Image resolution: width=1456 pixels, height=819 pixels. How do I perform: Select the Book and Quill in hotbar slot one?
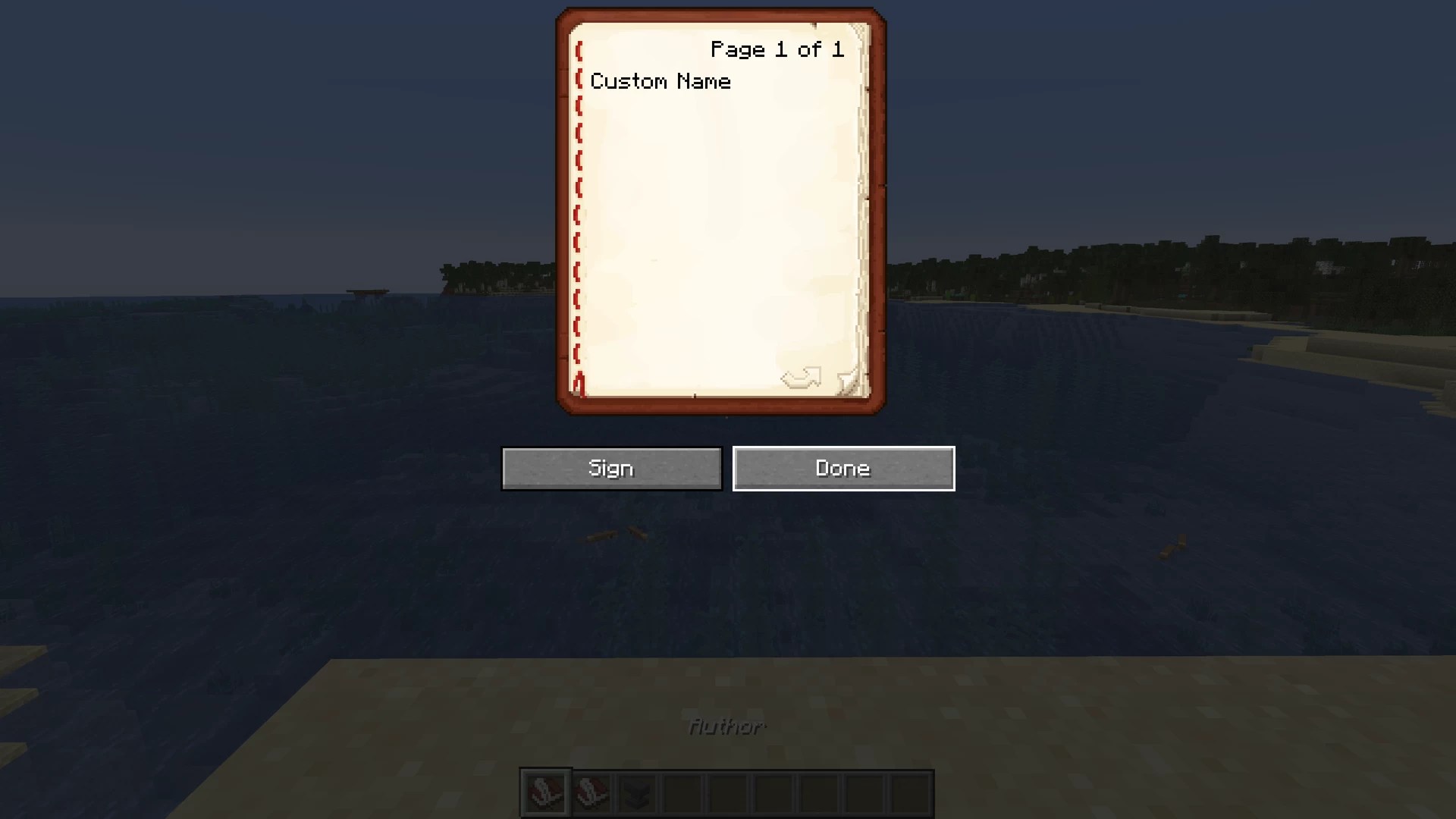click(544, 791)
